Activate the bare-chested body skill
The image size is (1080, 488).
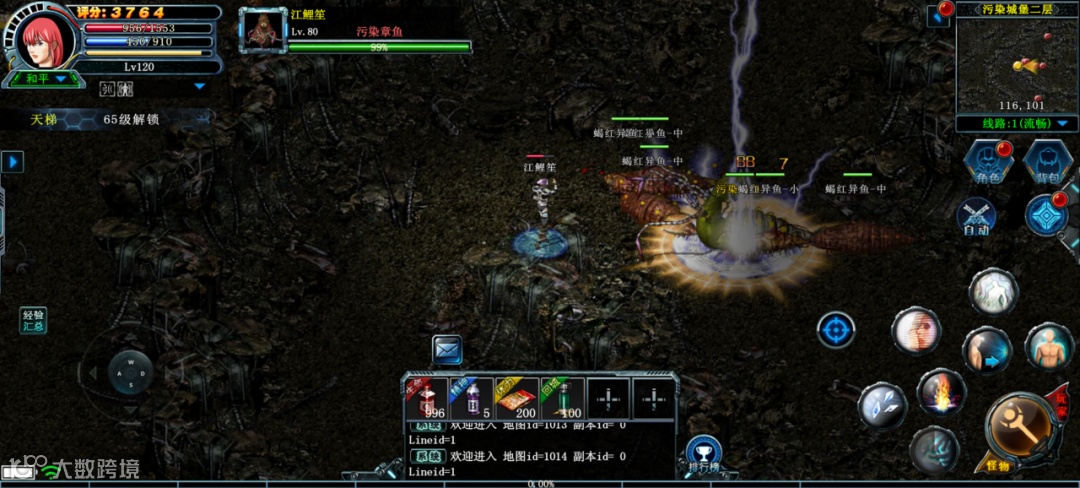[x=1049, y=346]
